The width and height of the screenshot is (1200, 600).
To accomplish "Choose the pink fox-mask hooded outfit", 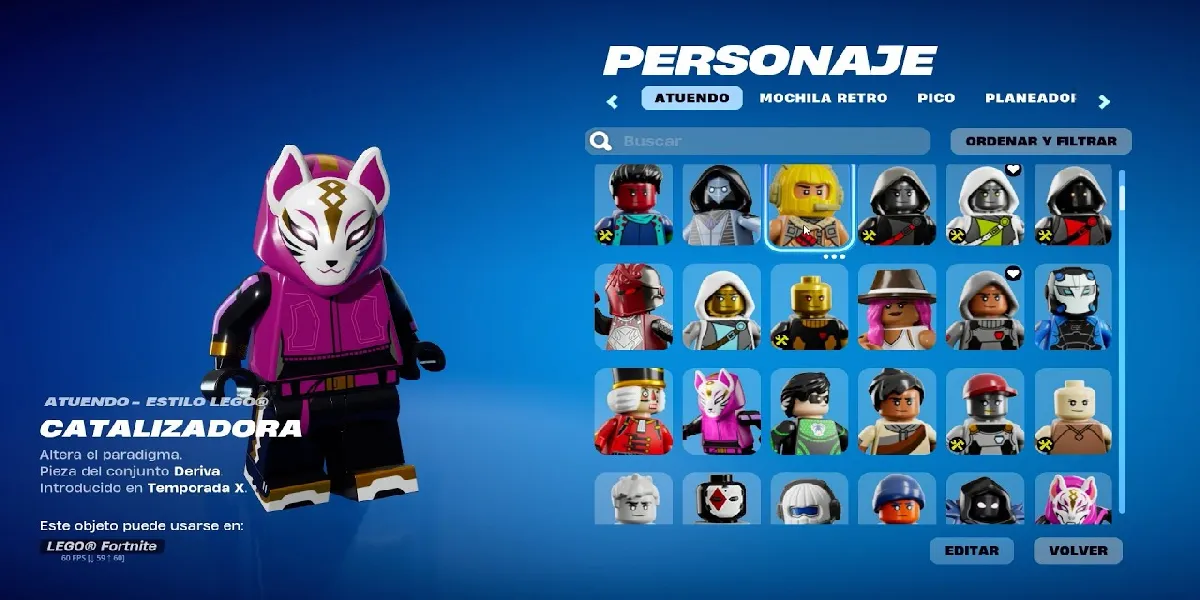I will tap(722, 412).
